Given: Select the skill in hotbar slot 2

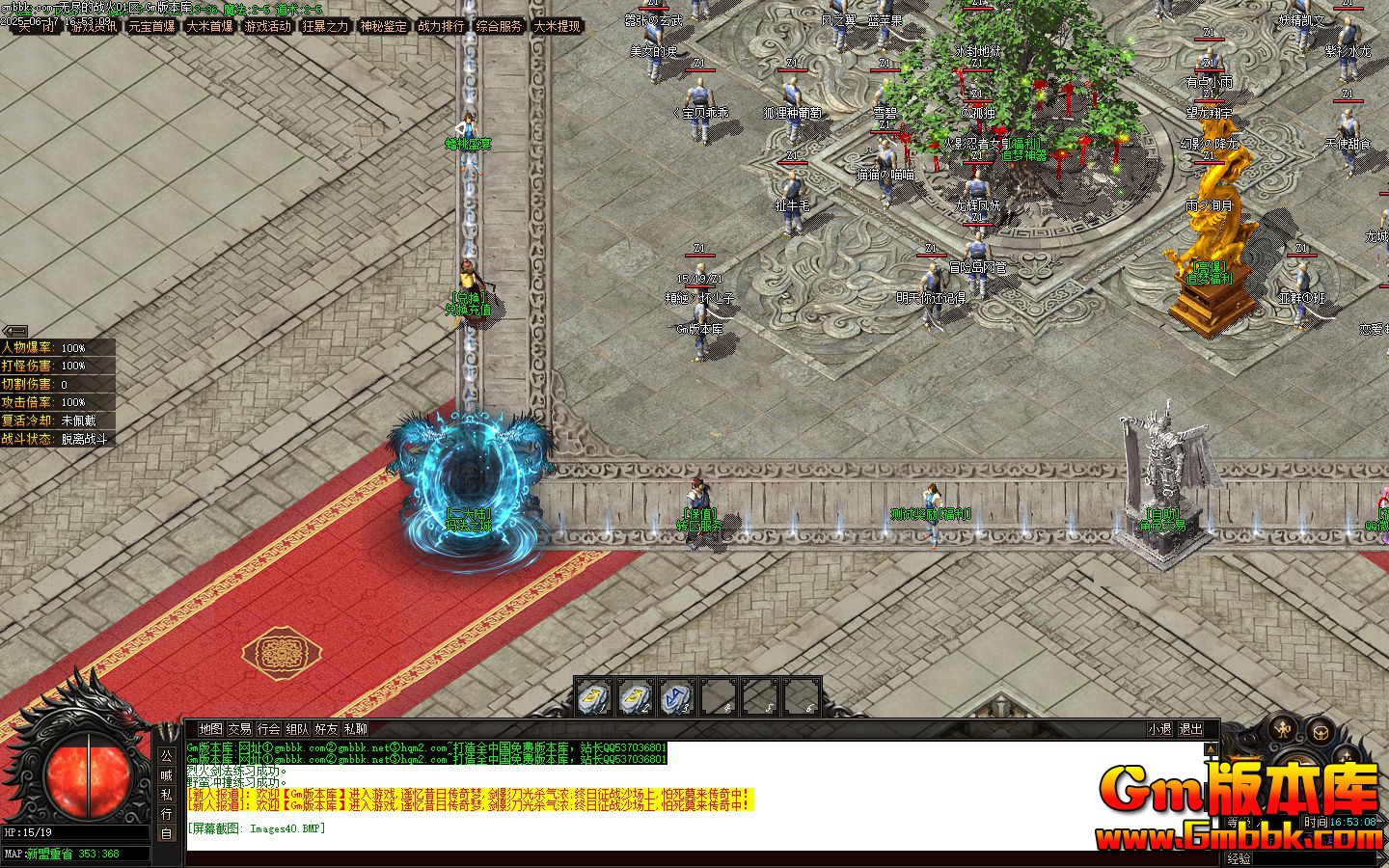Looking at the screenshot, I should click(x=637, y=696).
